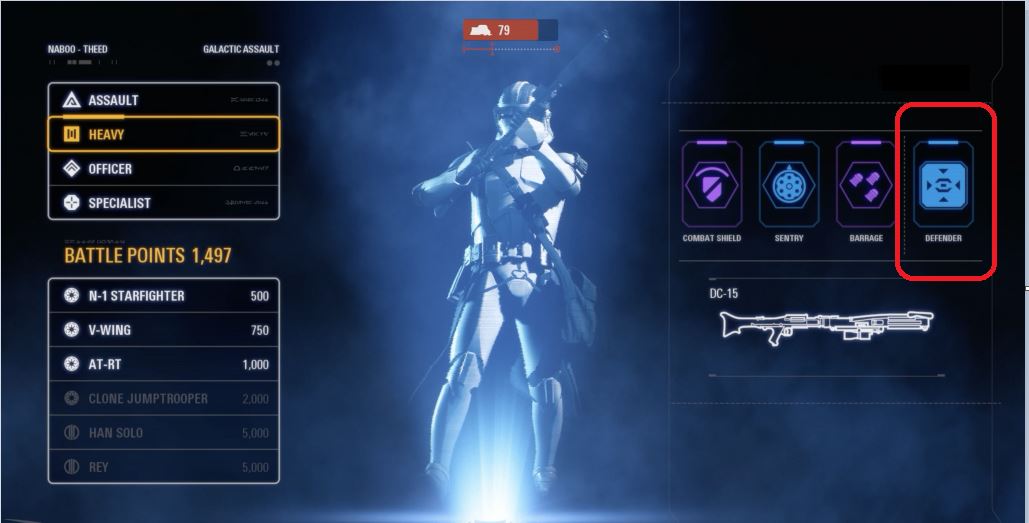
Task: Choose the Heavy trooper class
Action: tap(163, 134)
